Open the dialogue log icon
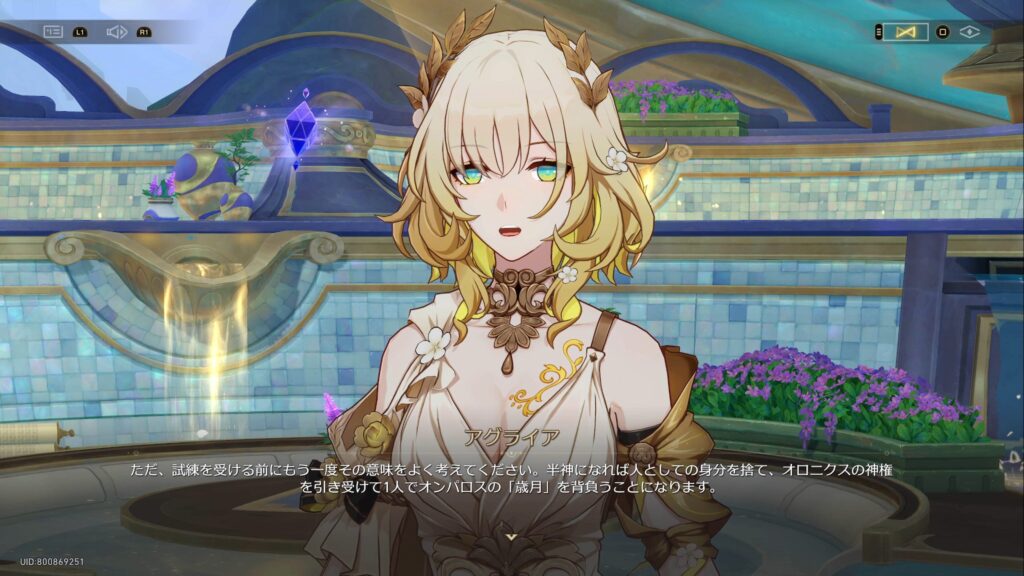This screenshot has width=1024, height=576. 52,32
